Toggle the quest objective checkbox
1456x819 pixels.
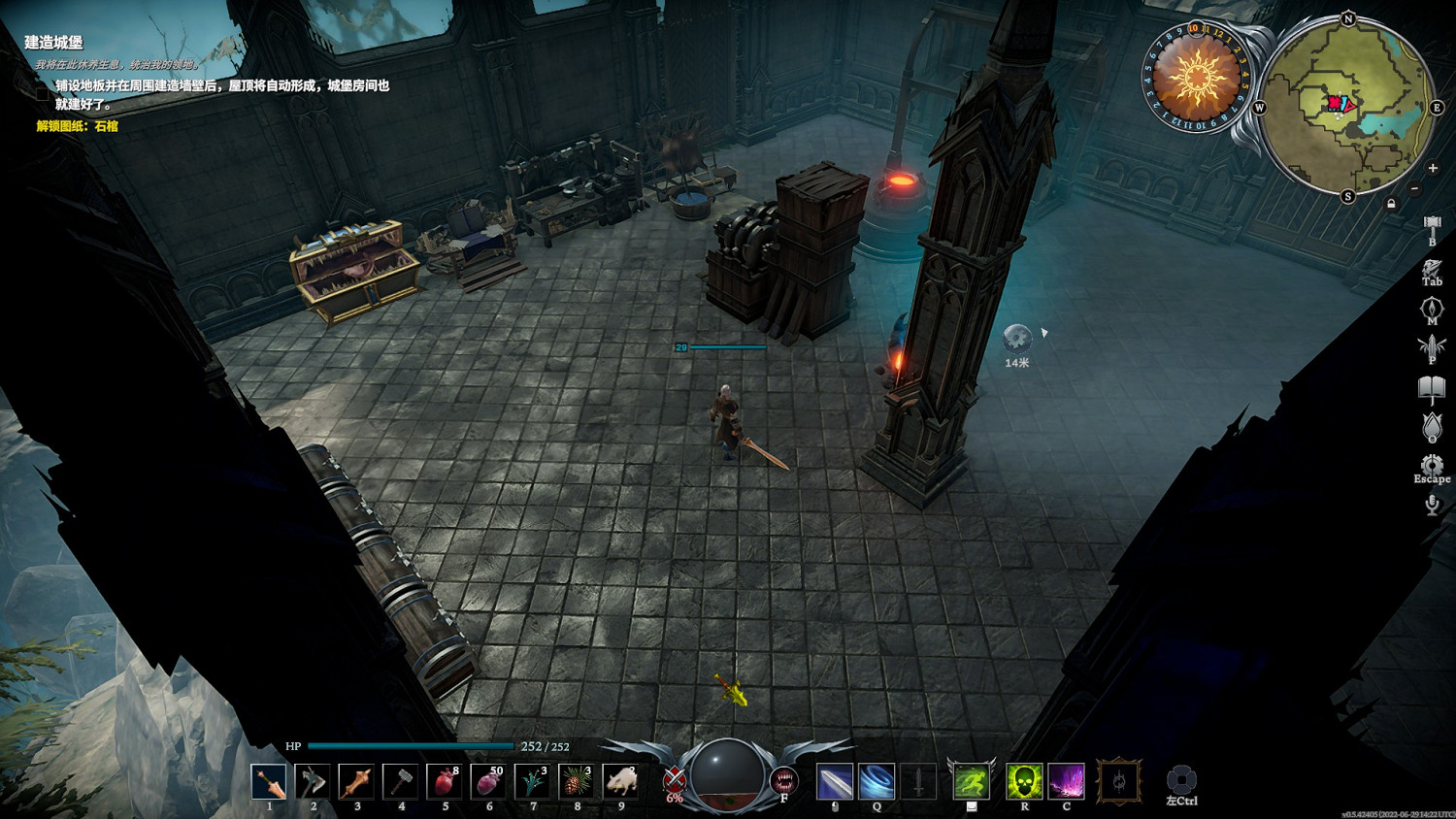tap(42, 94)
